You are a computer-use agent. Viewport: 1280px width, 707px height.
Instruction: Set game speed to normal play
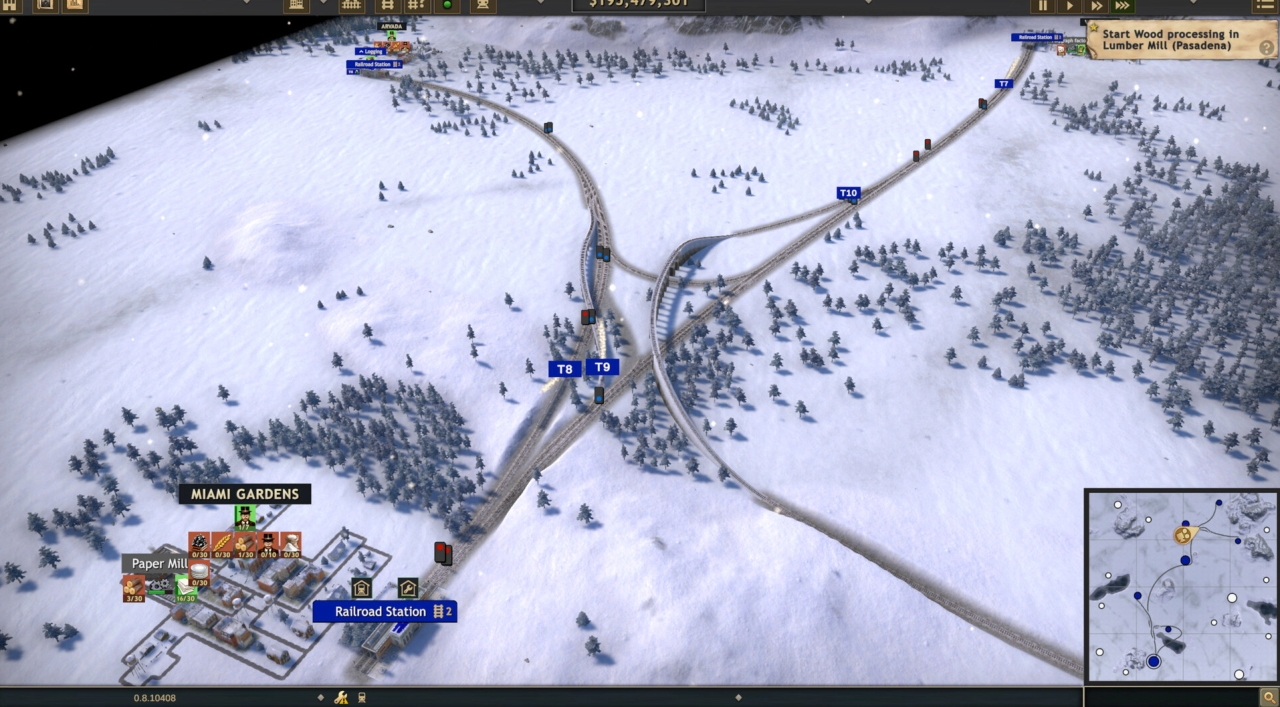point(1069,5)
